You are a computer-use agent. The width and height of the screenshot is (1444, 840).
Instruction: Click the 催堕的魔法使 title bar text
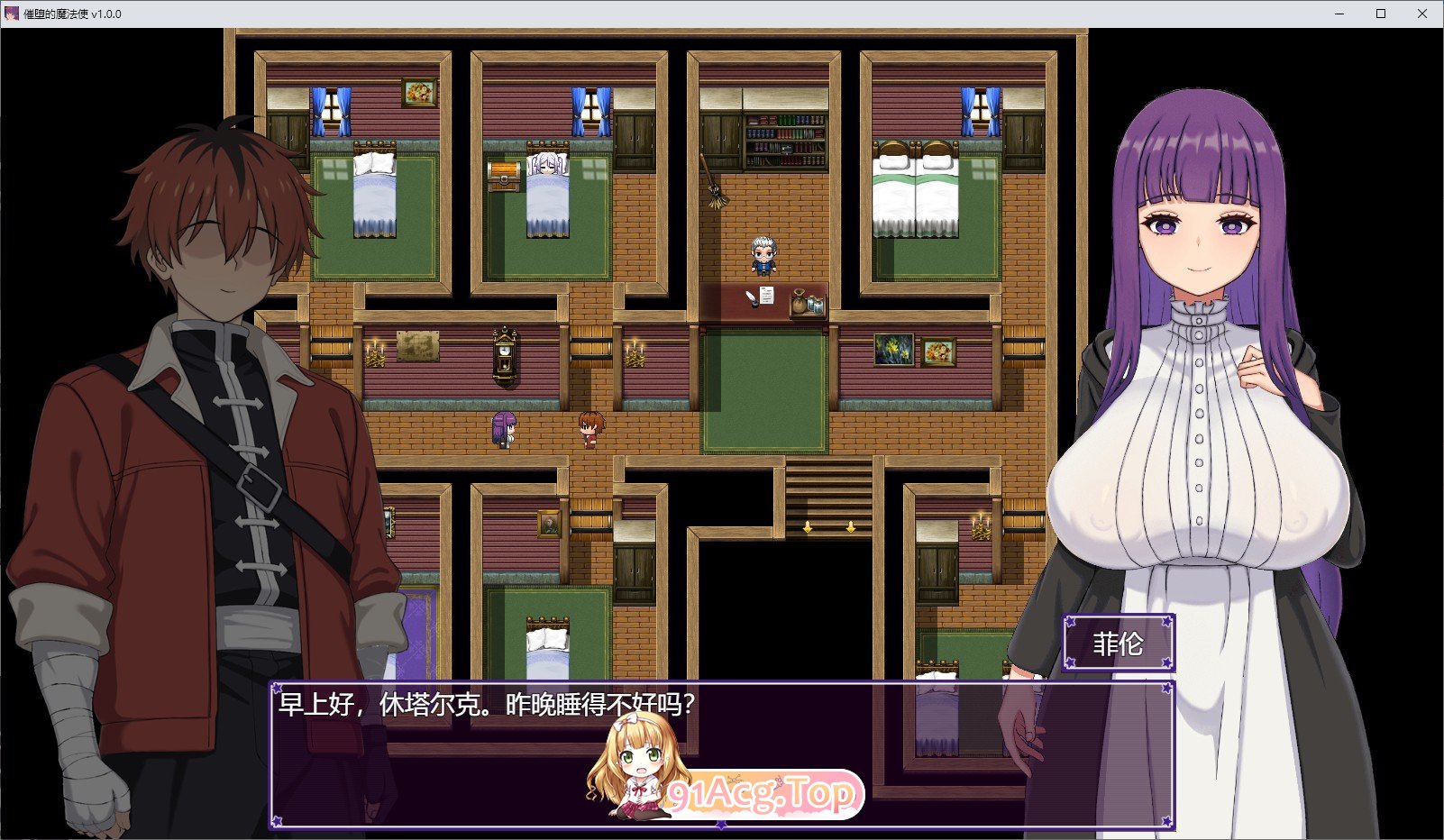(x=54, y=13)
